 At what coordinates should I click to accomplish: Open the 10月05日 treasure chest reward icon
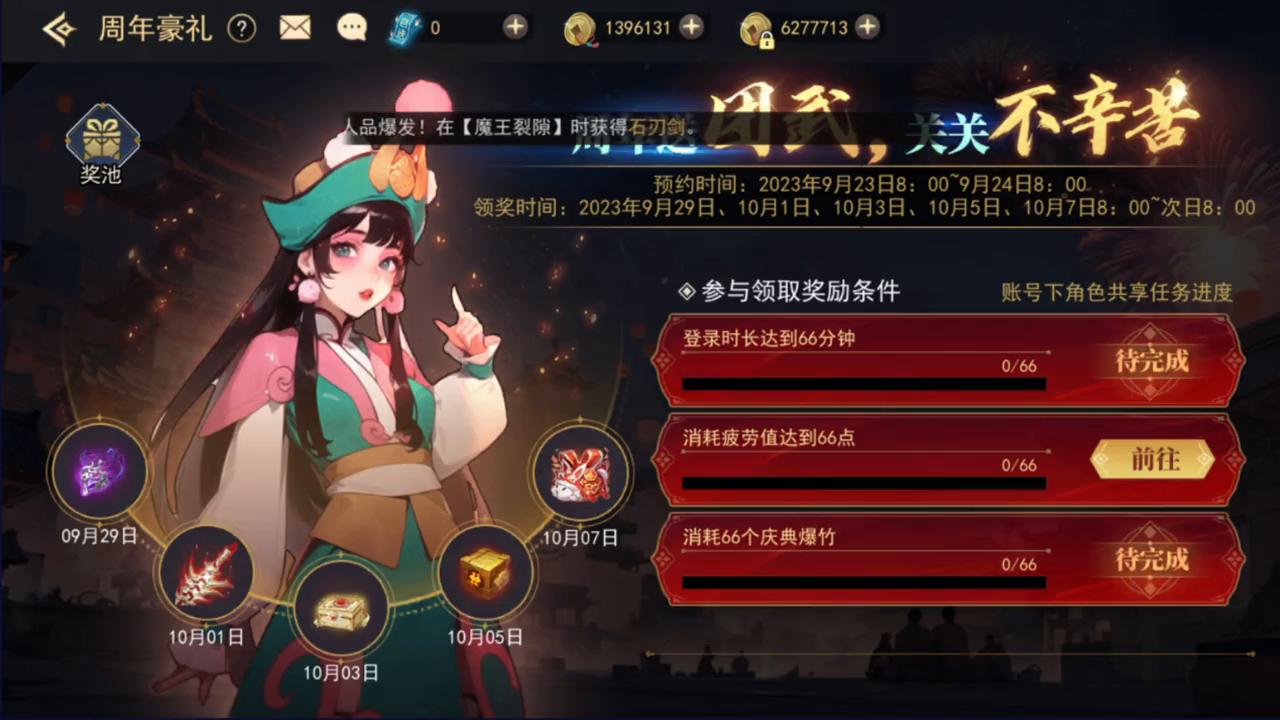(x=485, y=570)
